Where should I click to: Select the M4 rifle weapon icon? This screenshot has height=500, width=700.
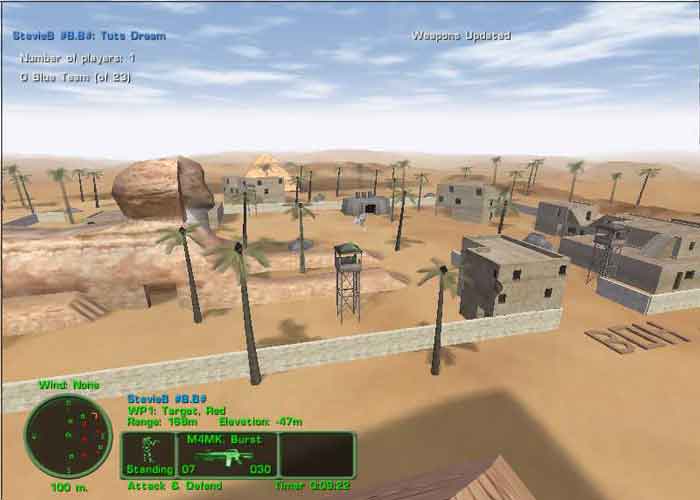(x=225, y=456)
